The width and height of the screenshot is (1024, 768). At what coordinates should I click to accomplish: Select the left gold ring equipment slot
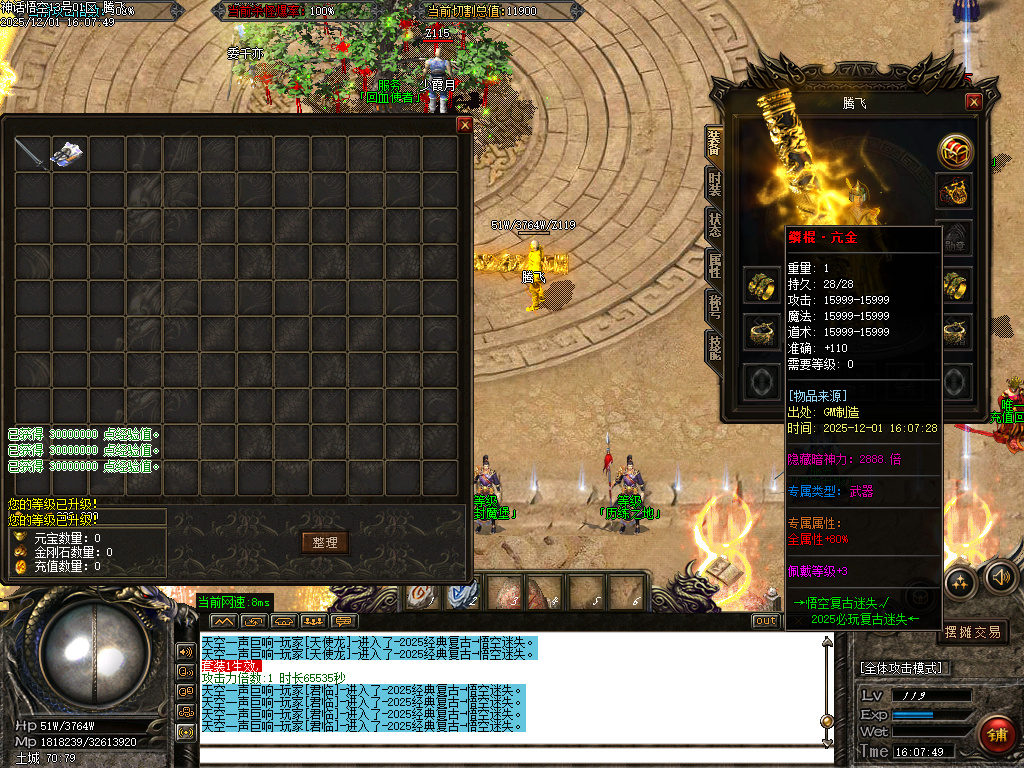point(763,286)
